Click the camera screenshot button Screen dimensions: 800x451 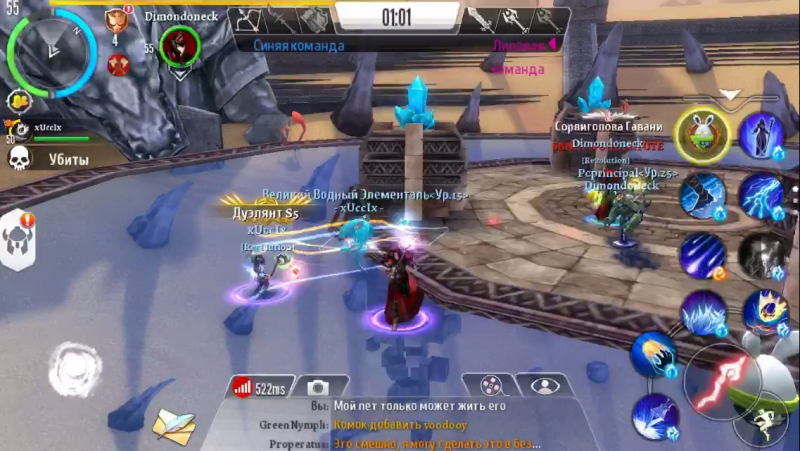pyautogui.click(x=318, y=387)
